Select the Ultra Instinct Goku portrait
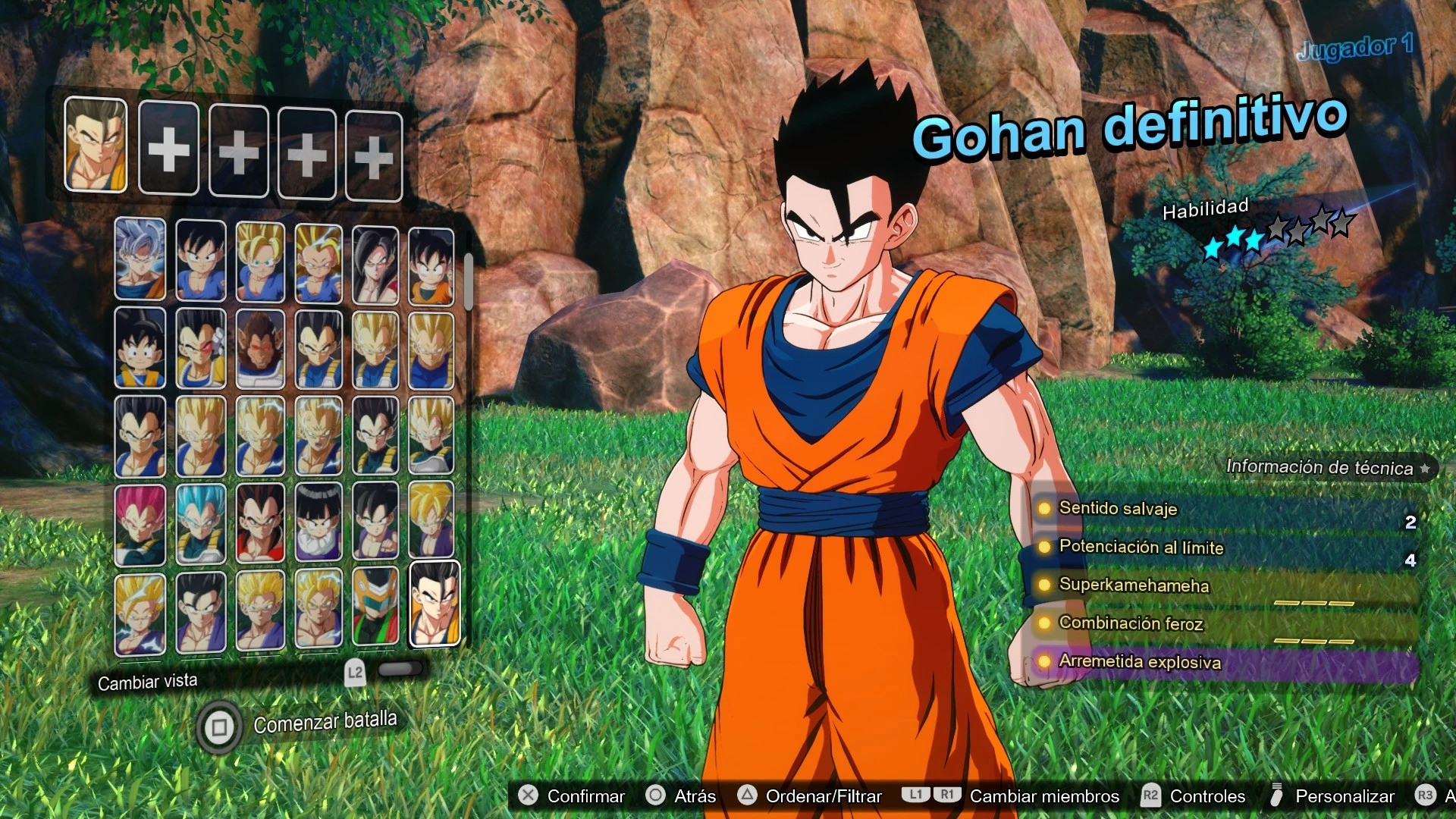The height and width of the screenshot is (819, 1456). (x=140, y=262)
